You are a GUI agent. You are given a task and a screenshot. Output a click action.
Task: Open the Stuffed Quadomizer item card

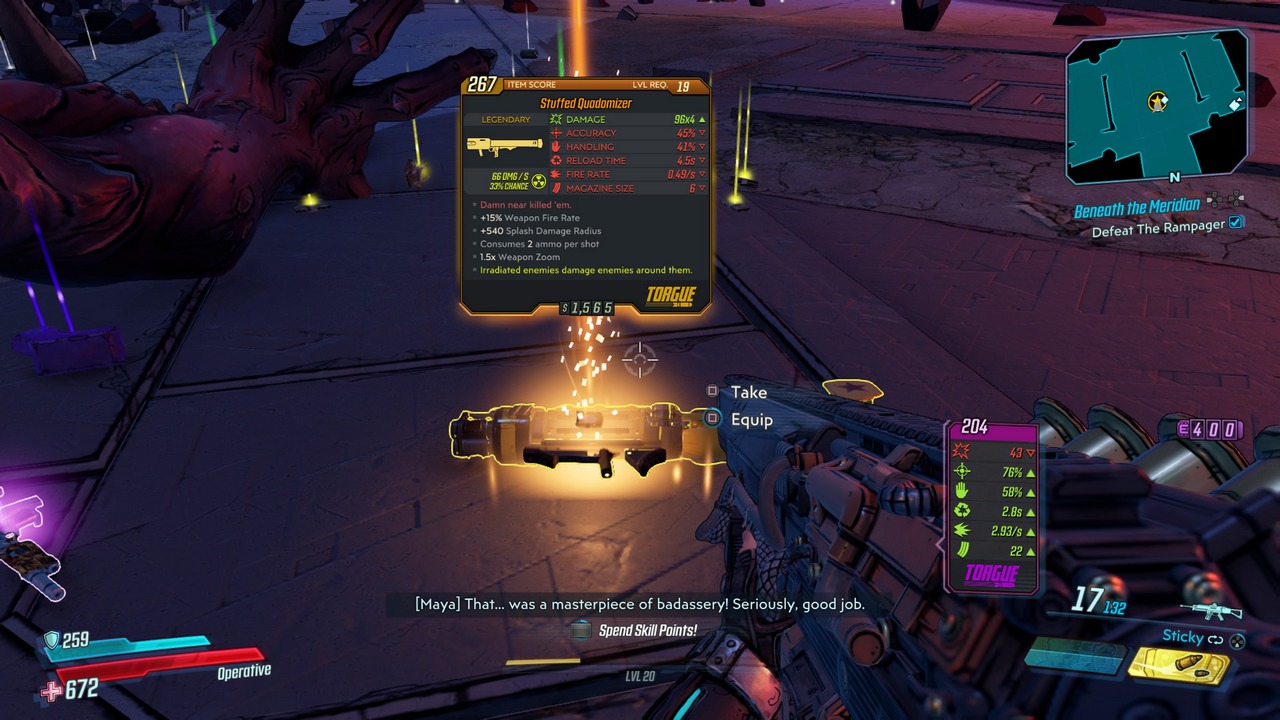(x=585, y=195)
